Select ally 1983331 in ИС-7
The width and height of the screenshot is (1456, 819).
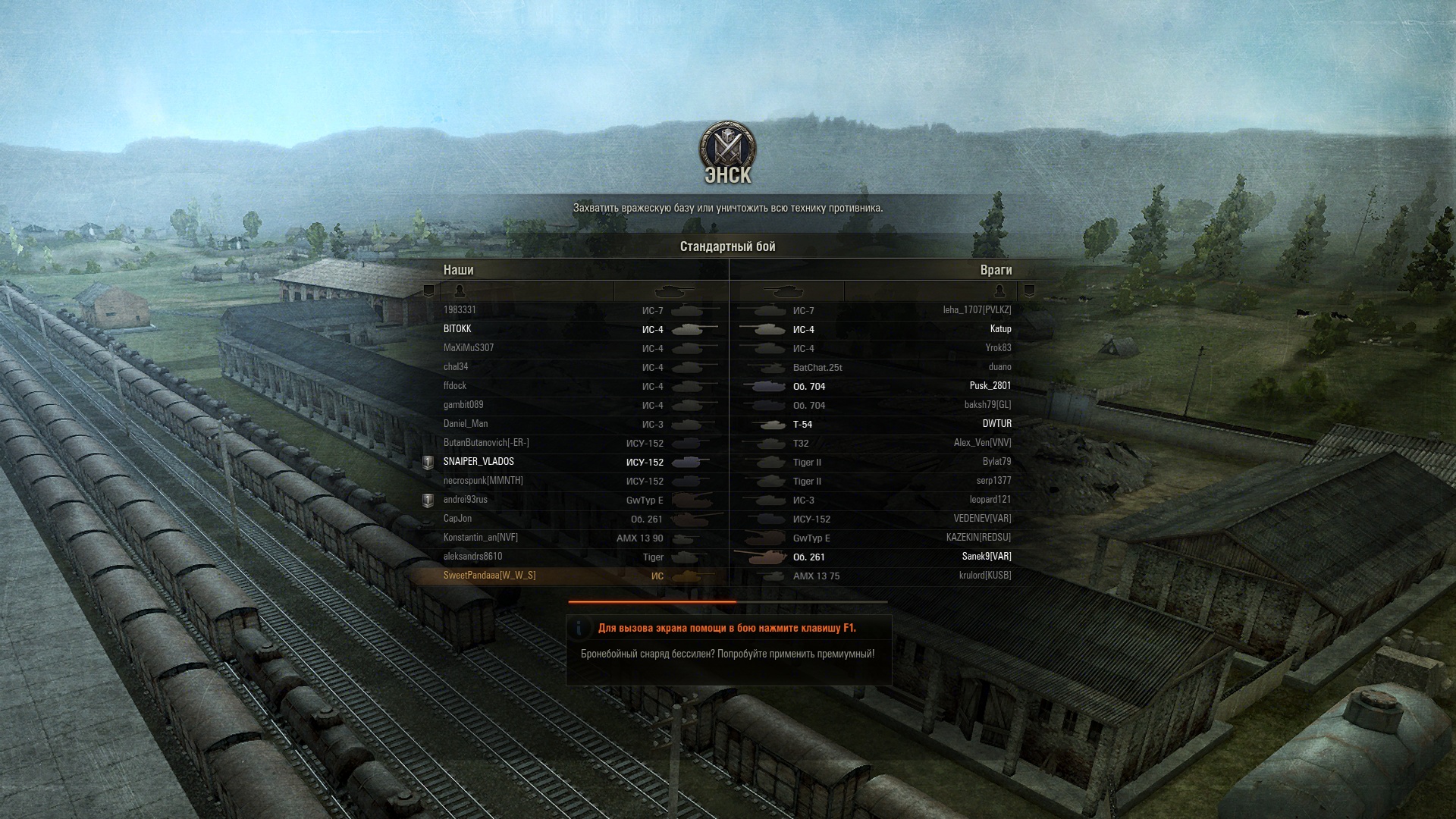(460, 310)
